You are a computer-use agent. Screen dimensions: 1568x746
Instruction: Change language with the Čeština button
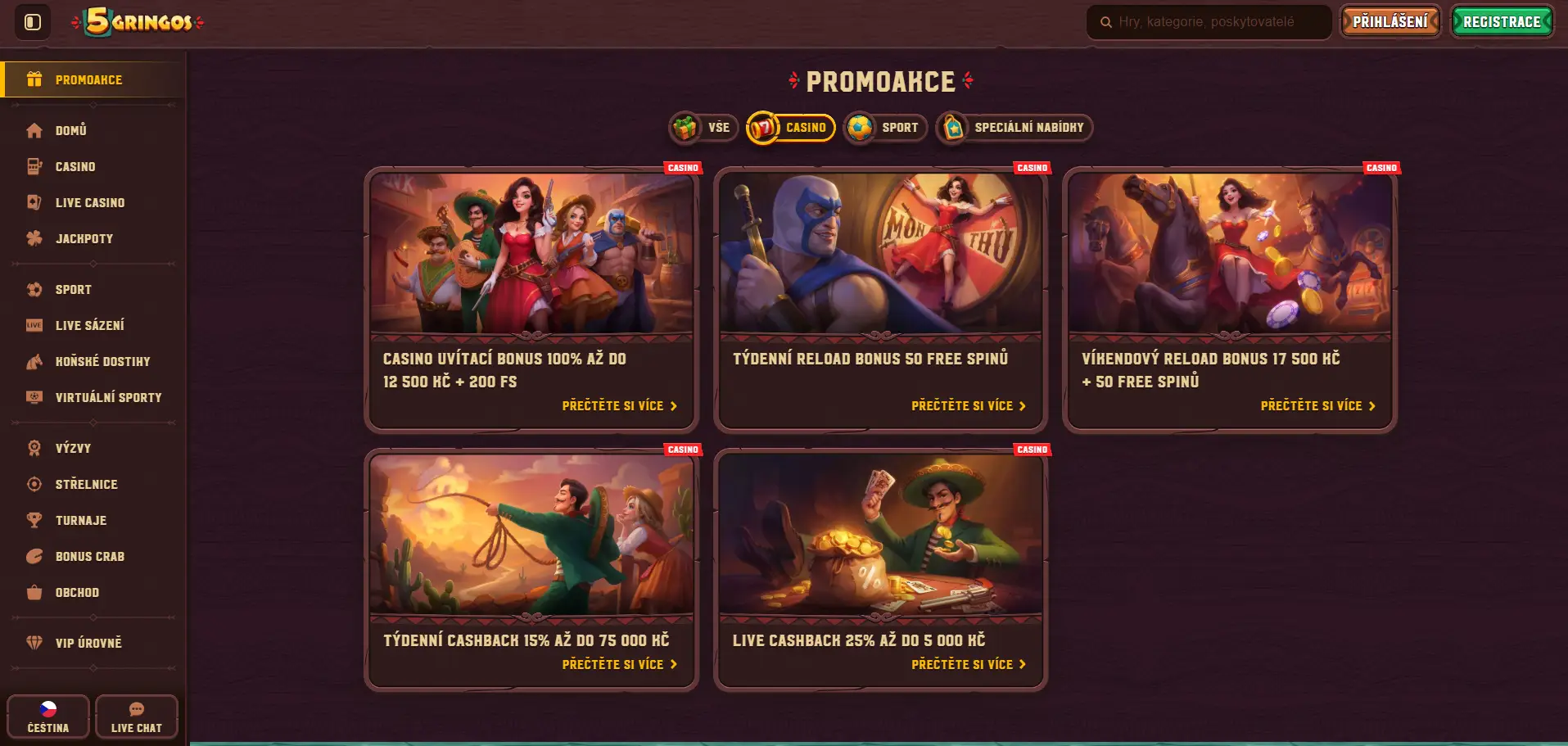pos(48,717)
